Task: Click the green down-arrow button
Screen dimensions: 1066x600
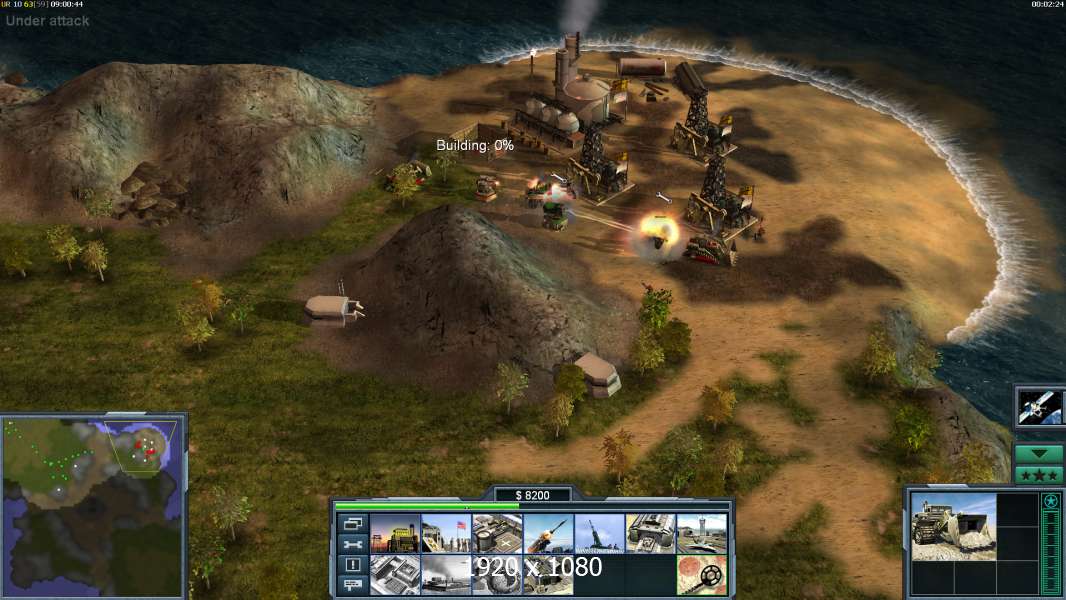Action: (1039, 454)
